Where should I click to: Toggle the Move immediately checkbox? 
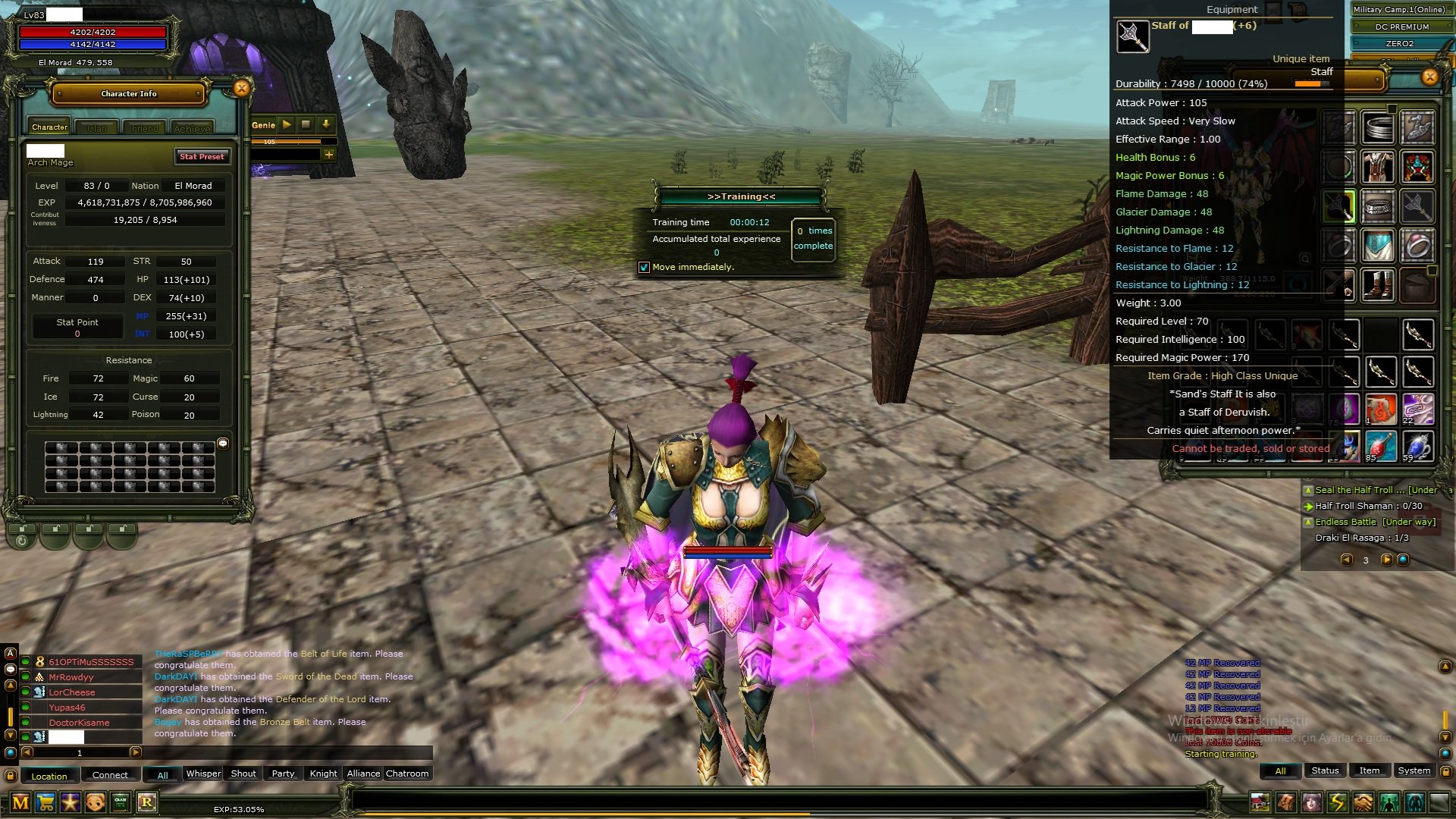coord(644,267)
